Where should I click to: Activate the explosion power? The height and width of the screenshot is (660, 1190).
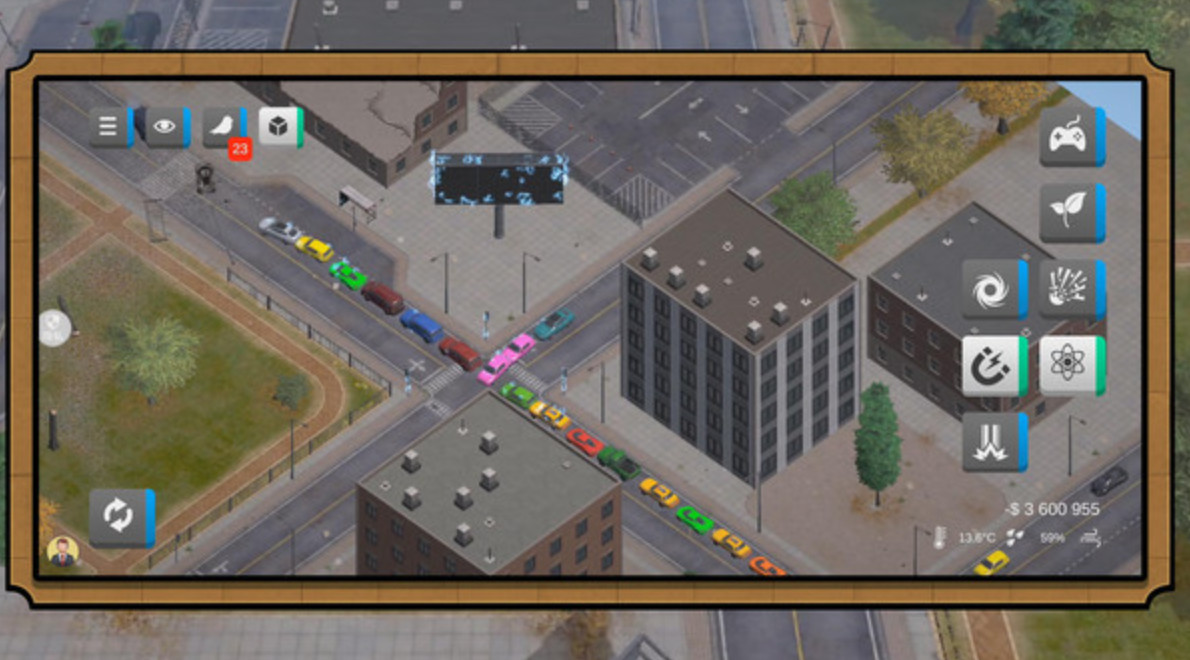tap(1070, 289)
